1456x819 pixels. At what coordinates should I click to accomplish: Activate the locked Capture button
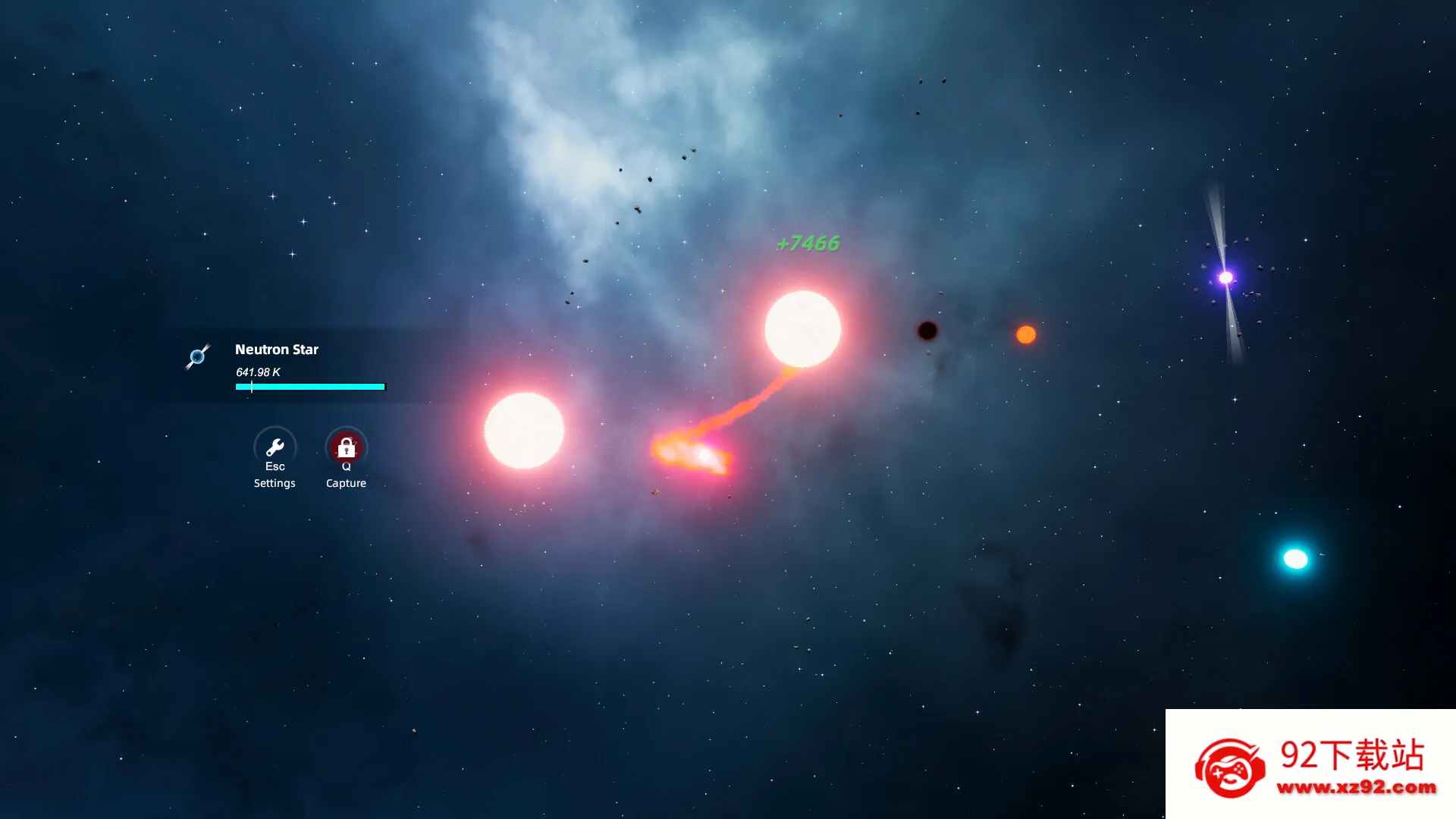(x=346, y=447)
